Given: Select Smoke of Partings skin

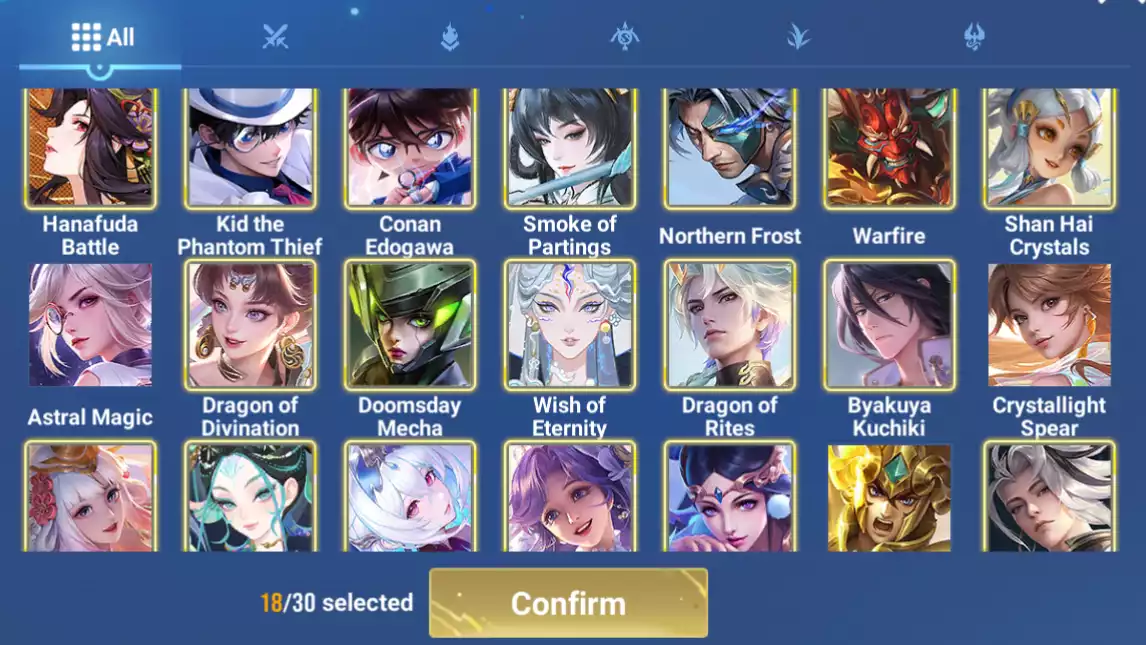Looking at the screenshot, I should [x=570, y=147].
